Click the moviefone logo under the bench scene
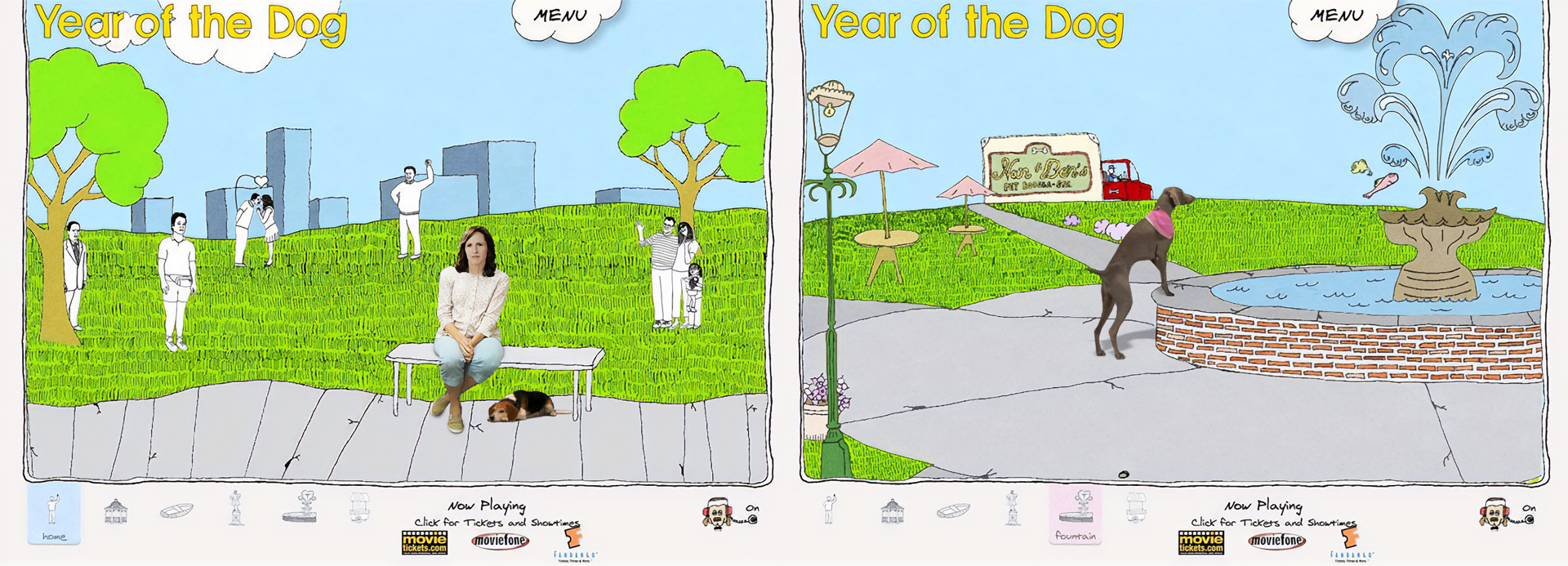Image resolution: width=1568 pixels, height=566 pixels. point(500,541)
